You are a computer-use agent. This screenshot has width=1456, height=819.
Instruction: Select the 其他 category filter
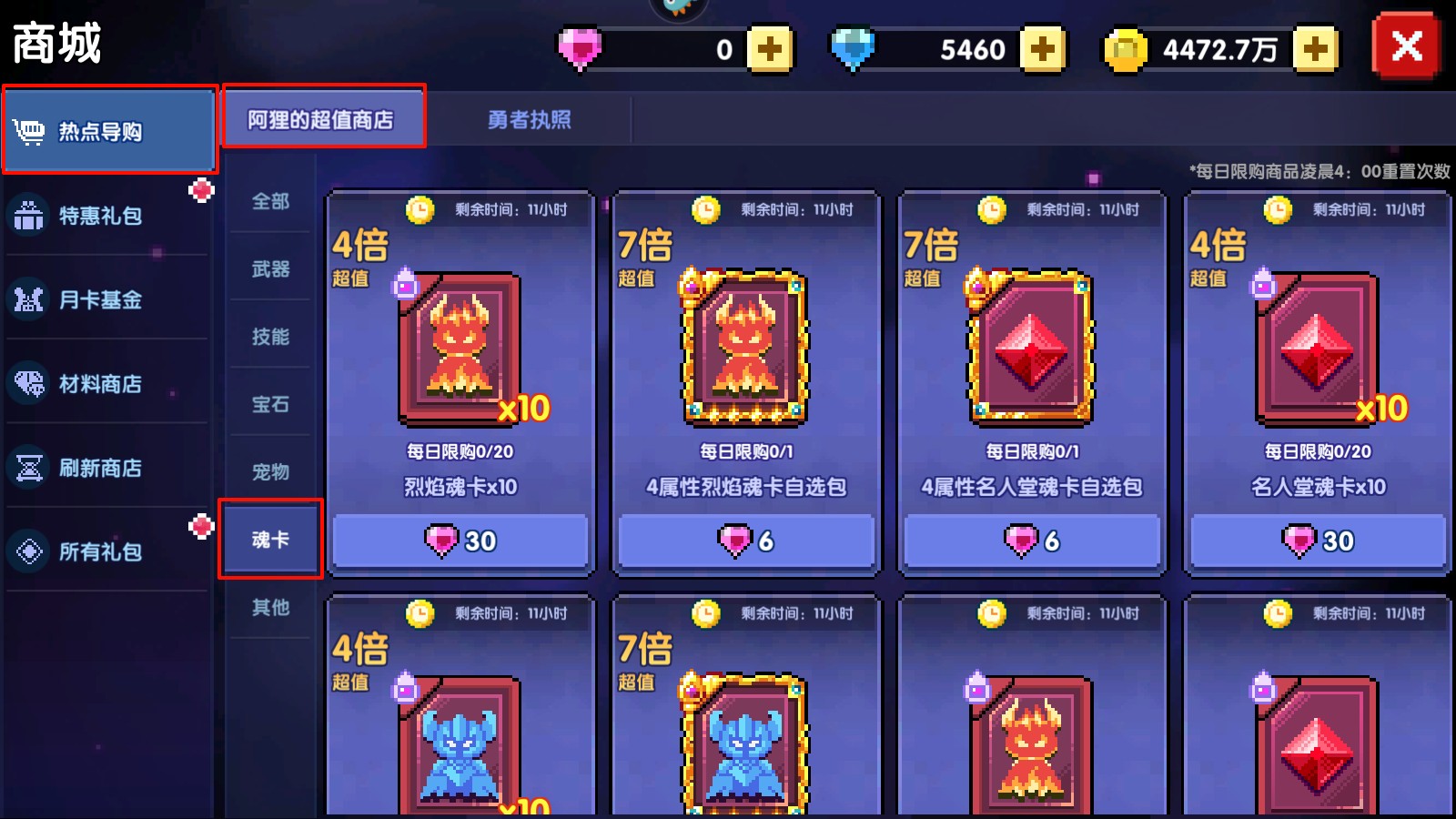click(x=270, y=607)
